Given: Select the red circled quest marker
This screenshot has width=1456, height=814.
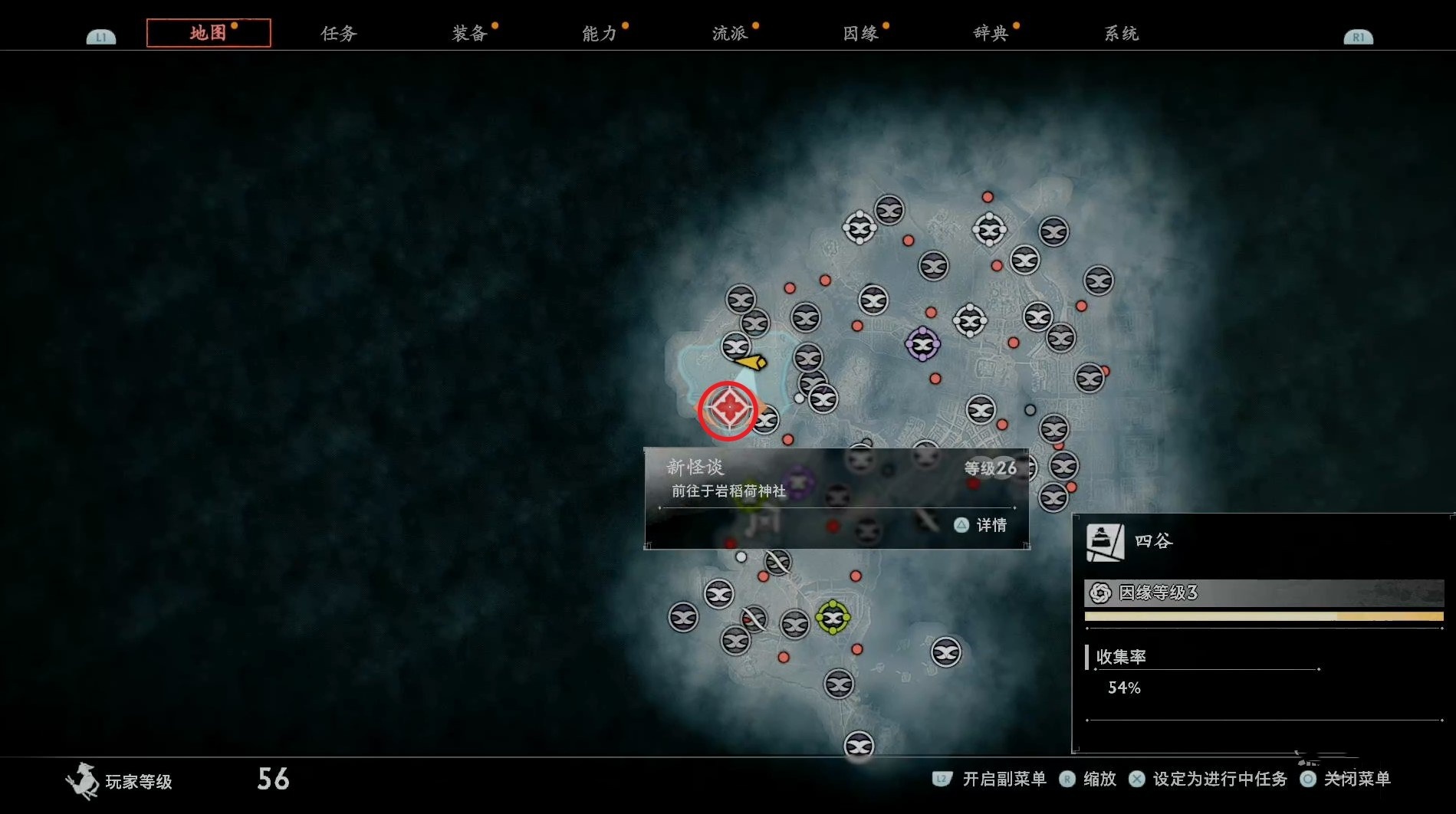Looking at the screenshot, I should 728,409.
